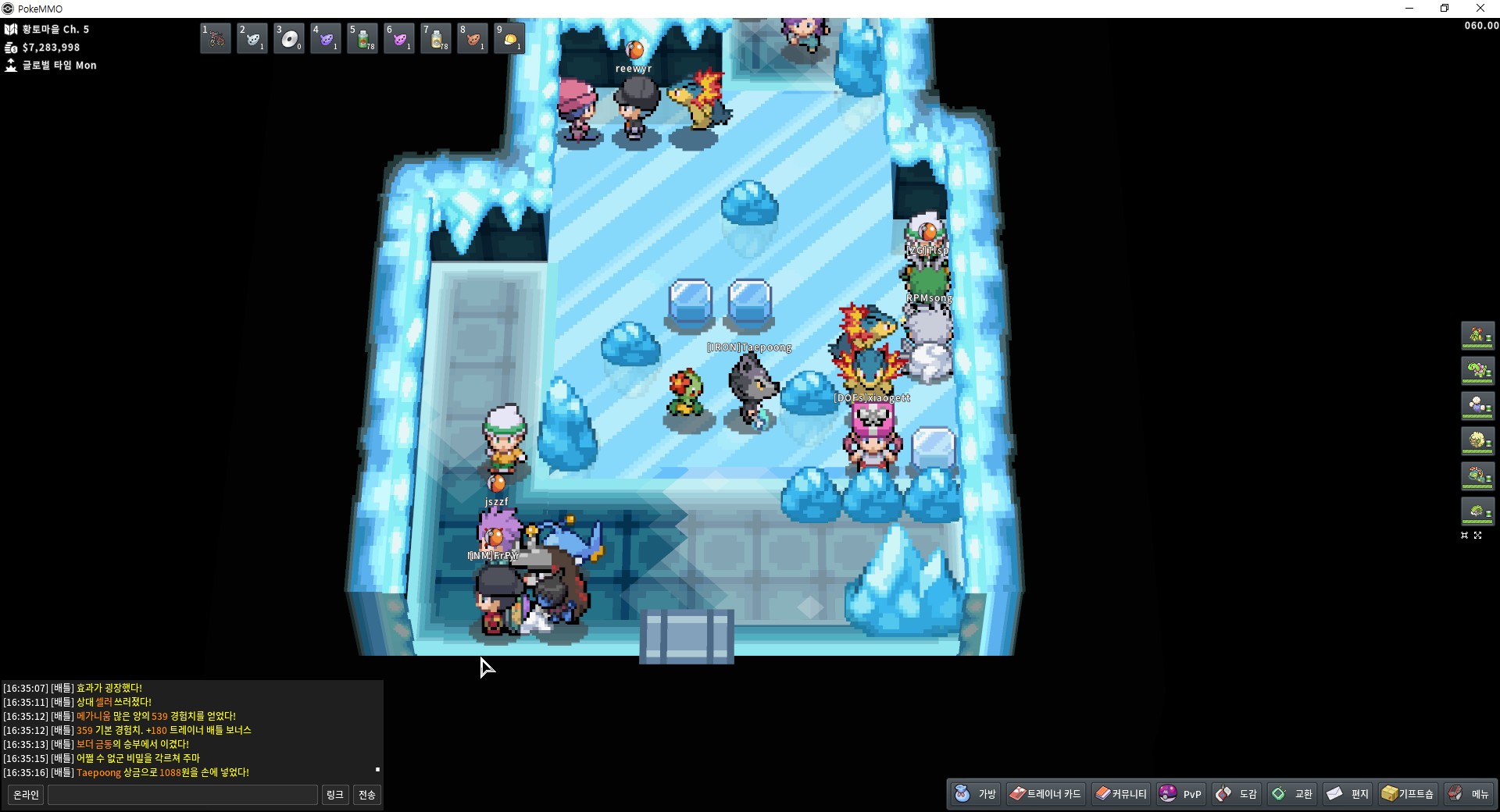Open the 기프트숍 gift shop
1500x812 pixels.
(1408, 794)
